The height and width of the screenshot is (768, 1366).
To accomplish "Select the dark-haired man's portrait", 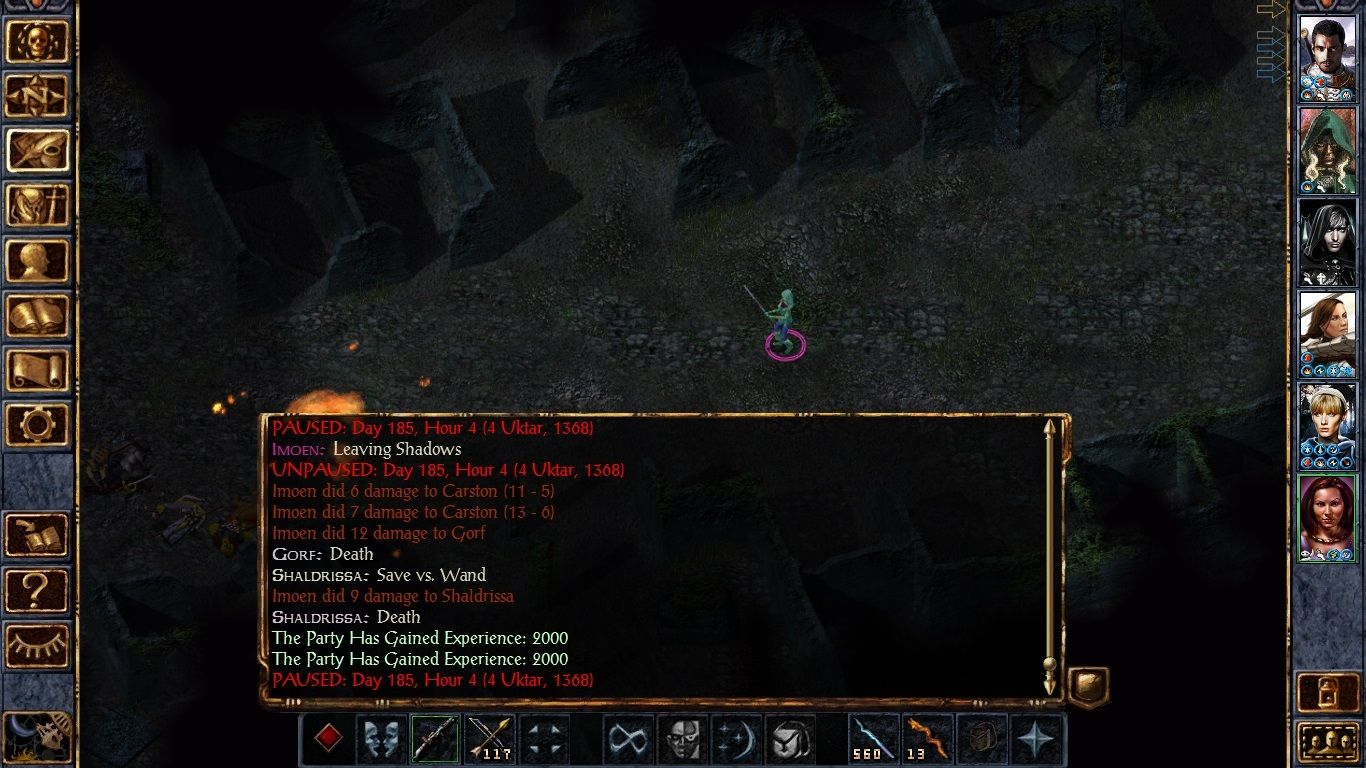I will 1326,59.
